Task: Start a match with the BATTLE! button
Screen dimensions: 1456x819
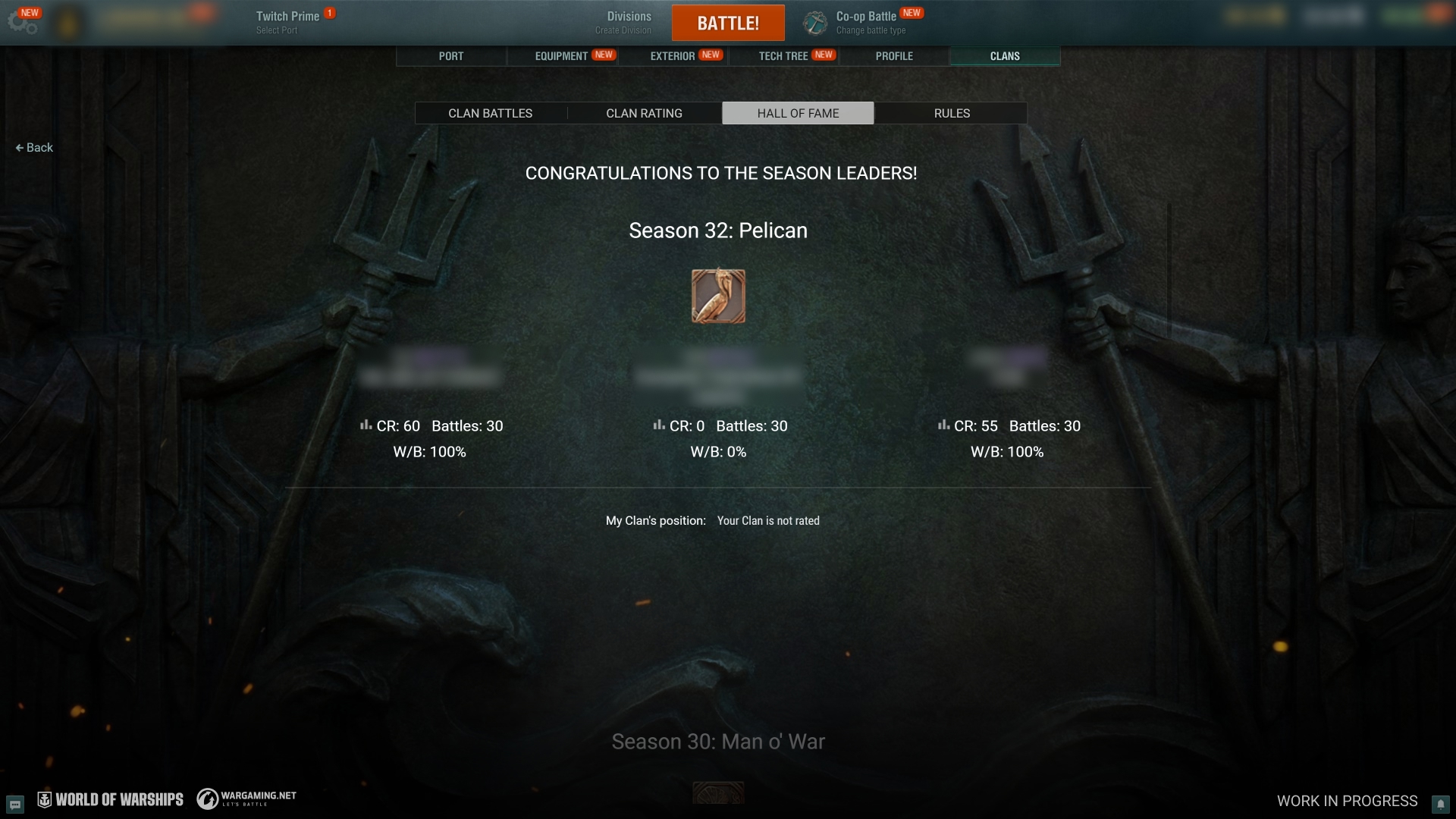Action: [727, 23]
